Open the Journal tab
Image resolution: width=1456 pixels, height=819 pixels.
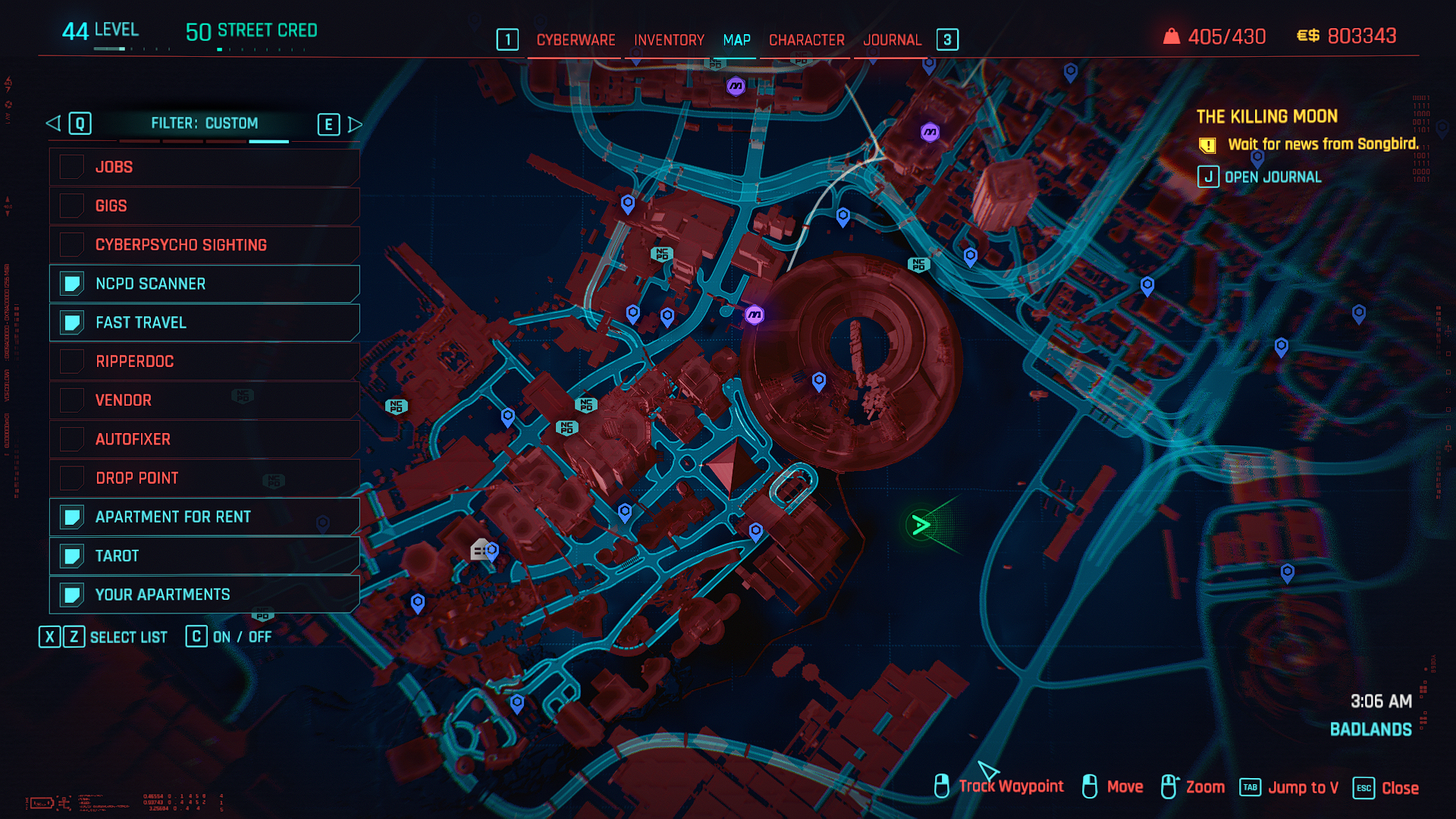(892, 40)
